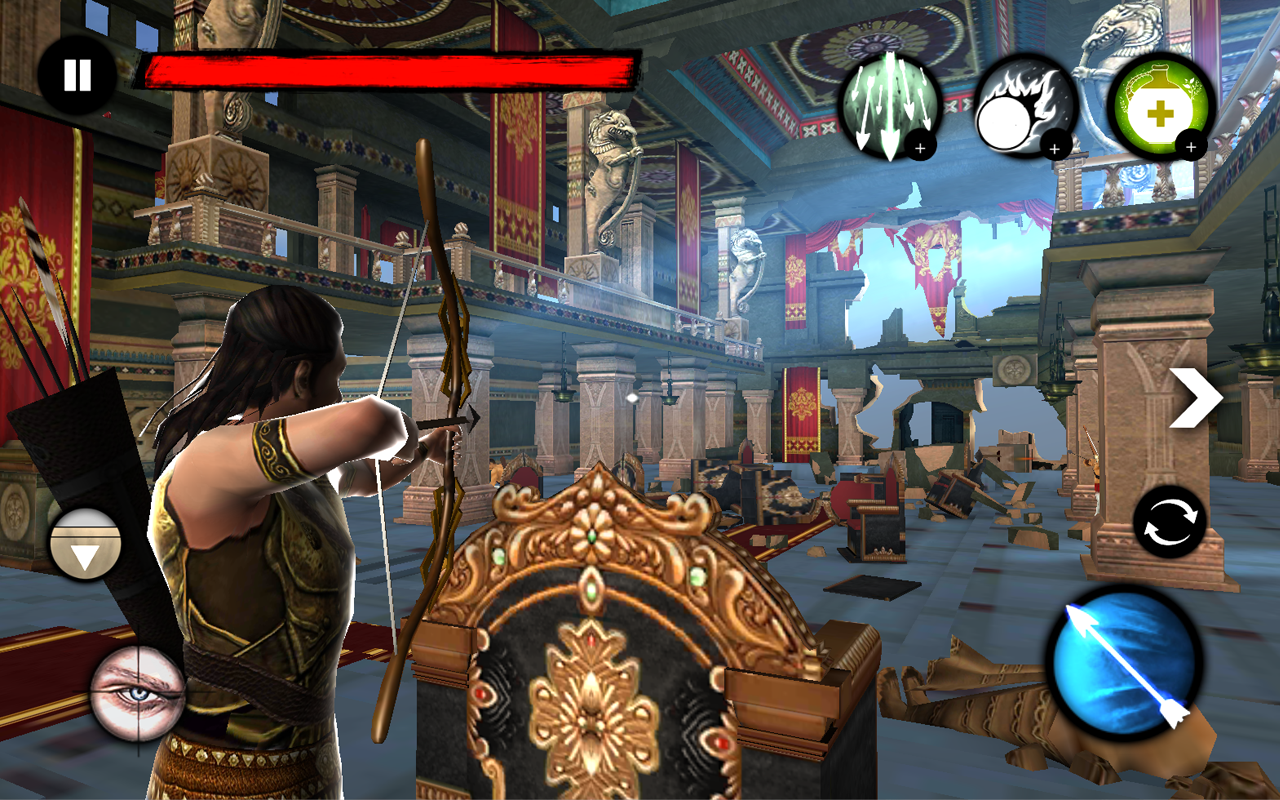Screen dimensions: 1280x800
Task: Activate the triple-arrow power-up
Action: 889,105
